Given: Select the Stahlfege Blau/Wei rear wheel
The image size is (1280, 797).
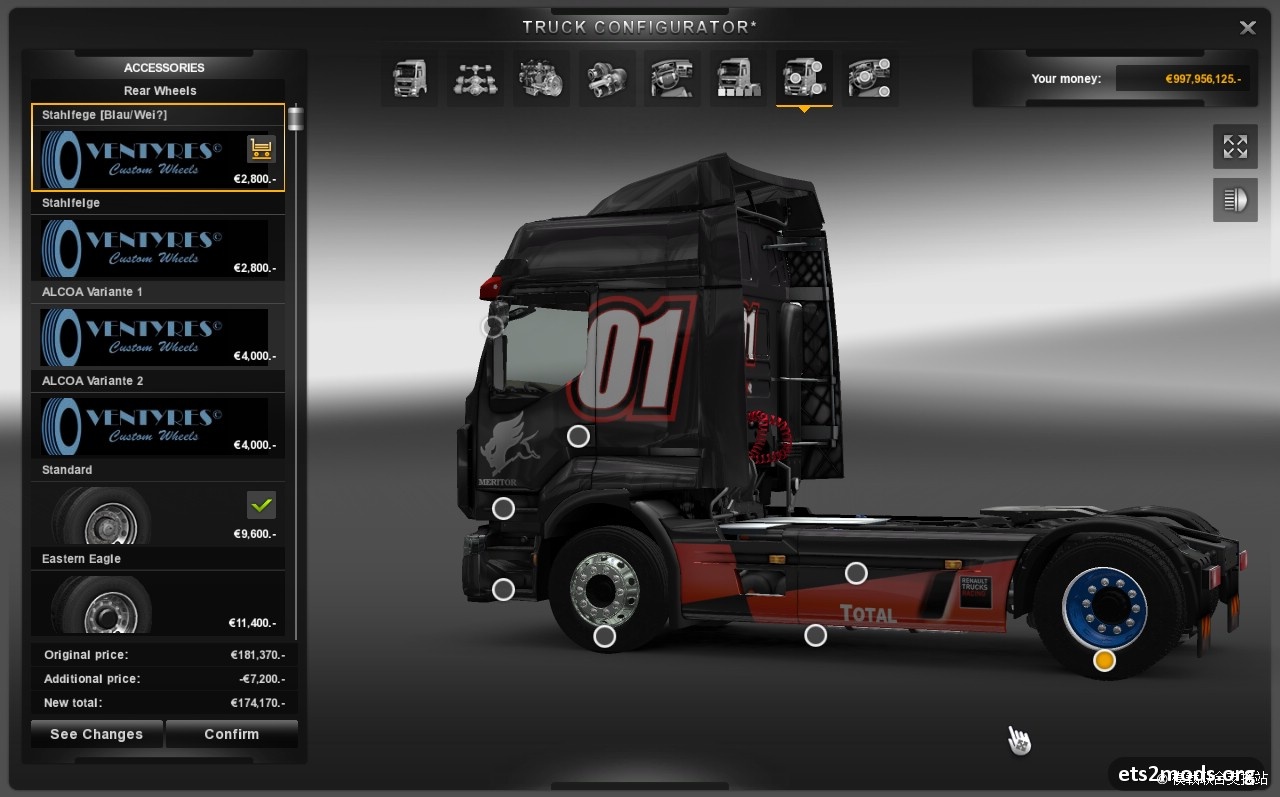Looking at the screenshot, I should (158, 148).
